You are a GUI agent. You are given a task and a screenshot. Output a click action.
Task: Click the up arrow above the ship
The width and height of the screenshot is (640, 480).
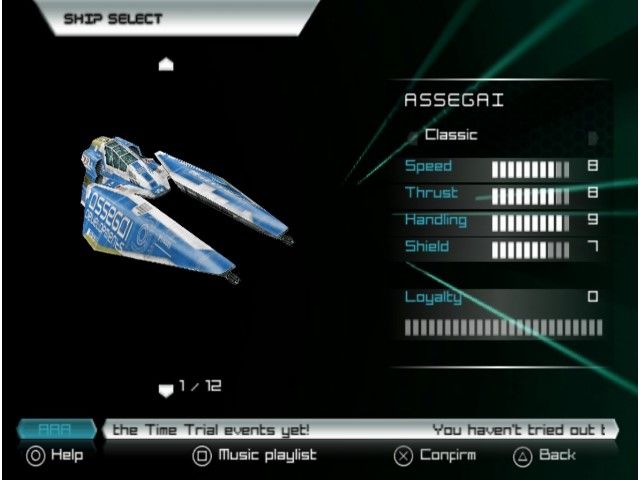tap(167, 65)
